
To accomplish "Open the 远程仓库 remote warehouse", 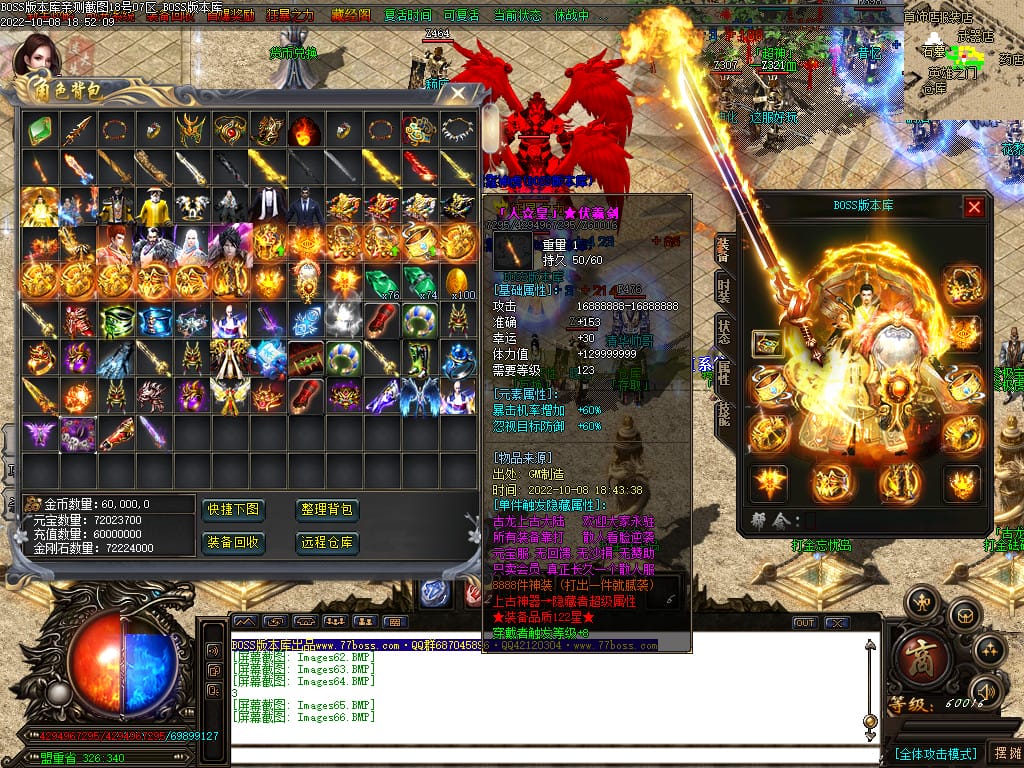I will click(x=327, y=543).
